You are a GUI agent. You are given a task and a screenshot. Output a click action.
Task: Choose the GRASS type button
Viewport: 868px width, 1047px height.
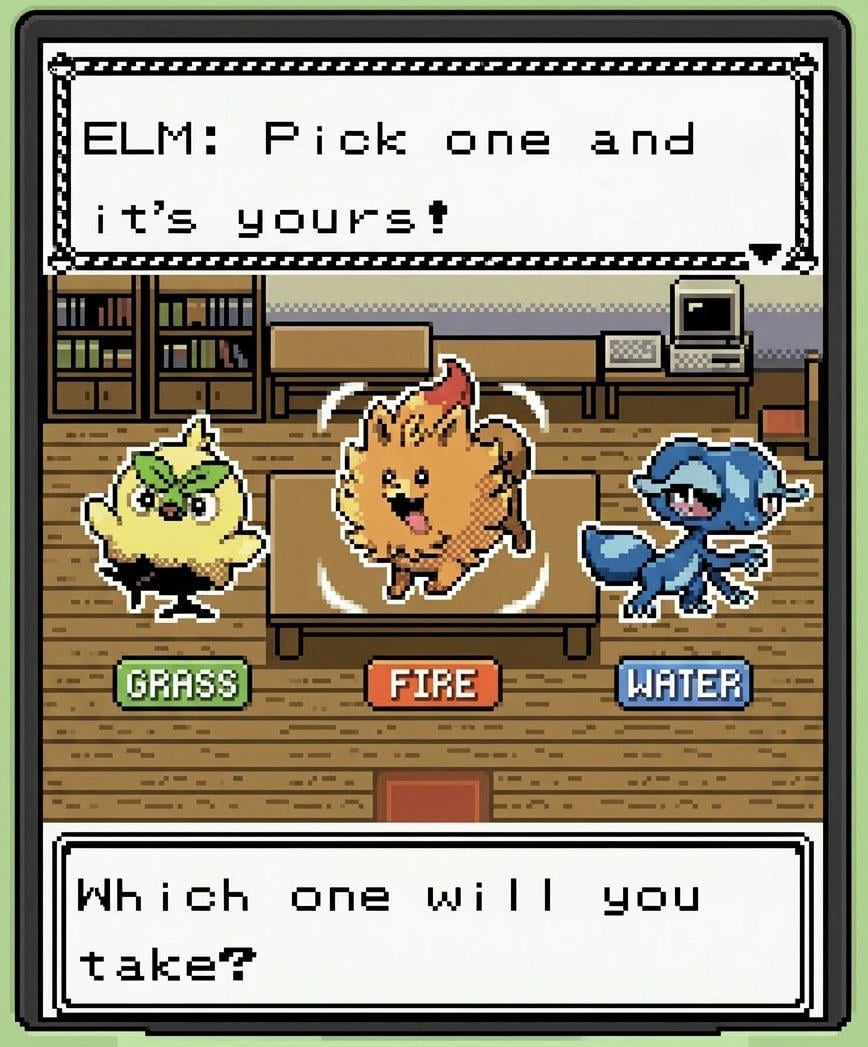point(182,684)
